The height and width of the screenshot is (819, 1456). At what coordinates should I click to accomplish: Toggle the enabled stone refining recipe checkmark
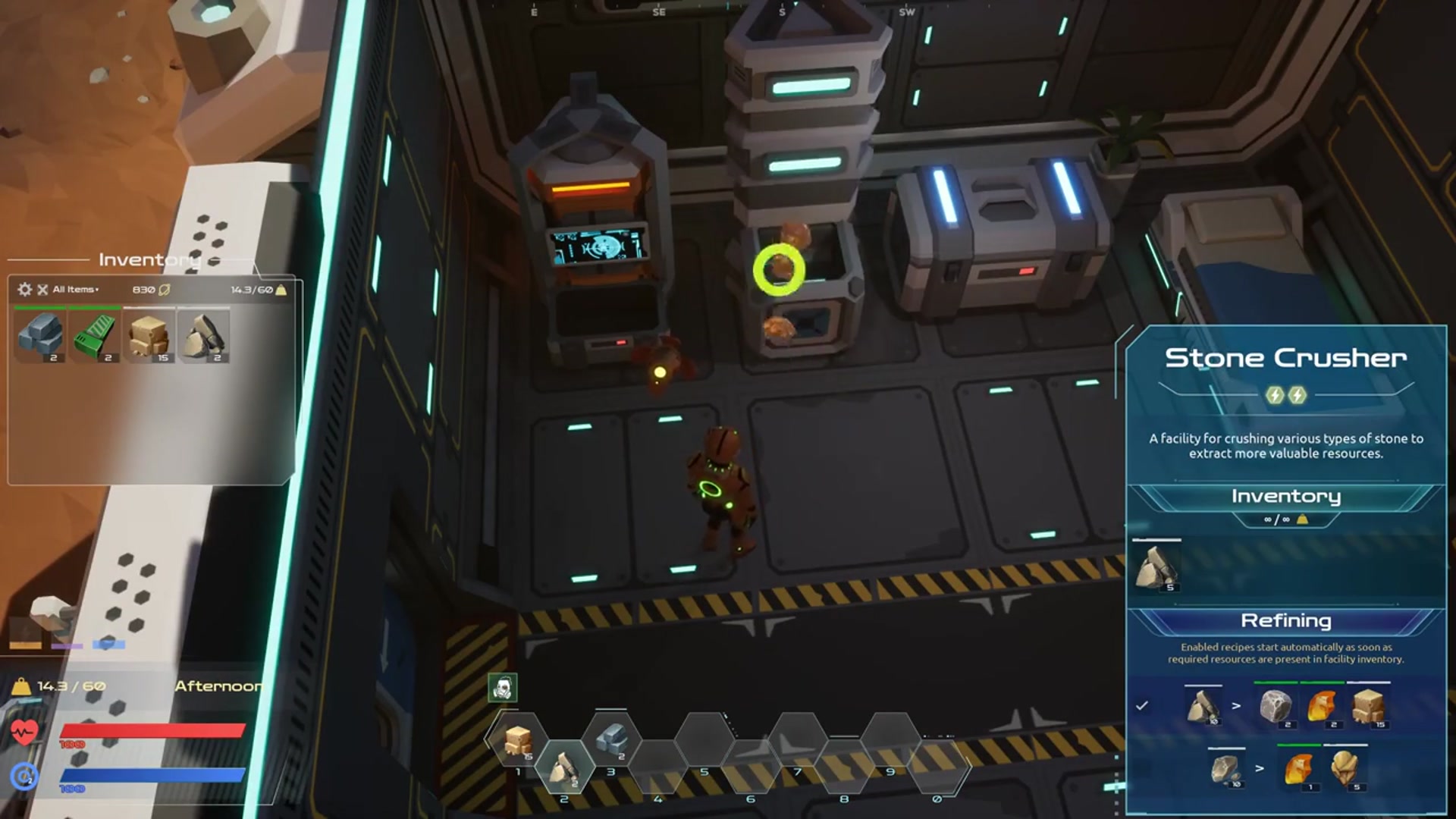(x=1142, y=706)
